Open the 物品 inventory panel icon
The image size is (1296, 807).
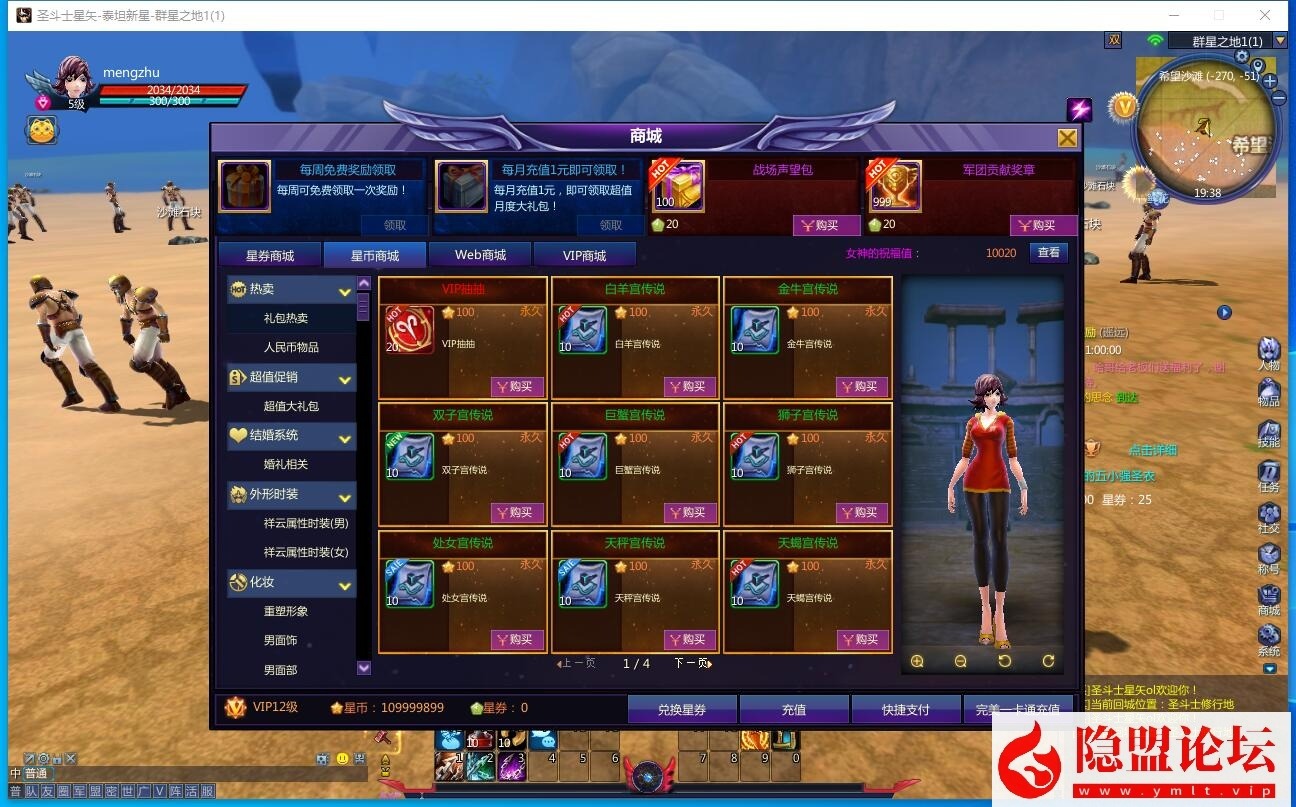1270,390
